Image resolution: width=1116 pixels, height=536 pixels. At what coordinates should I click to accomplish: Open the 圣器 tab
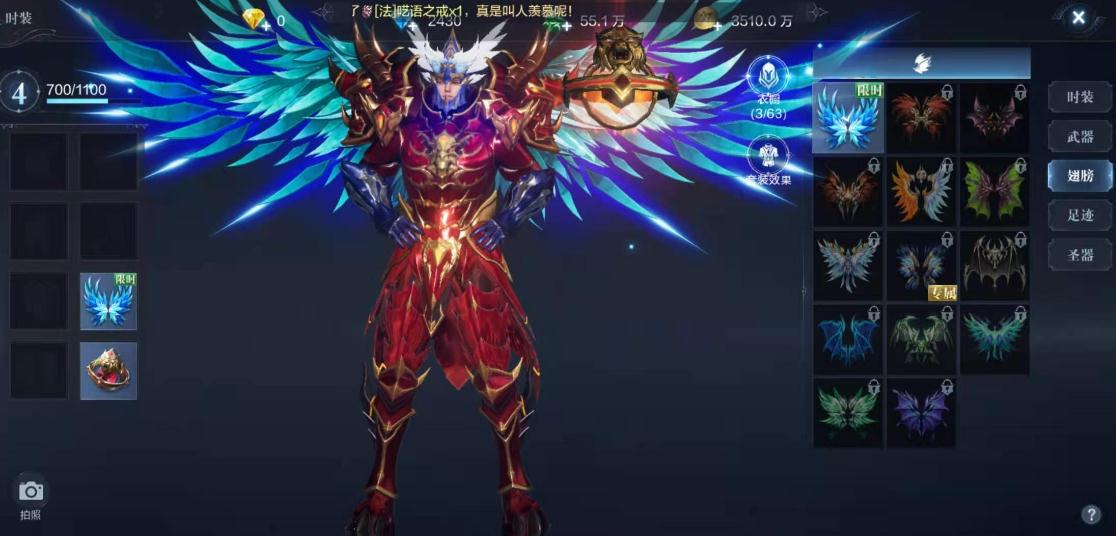[x=1079, y=254]
